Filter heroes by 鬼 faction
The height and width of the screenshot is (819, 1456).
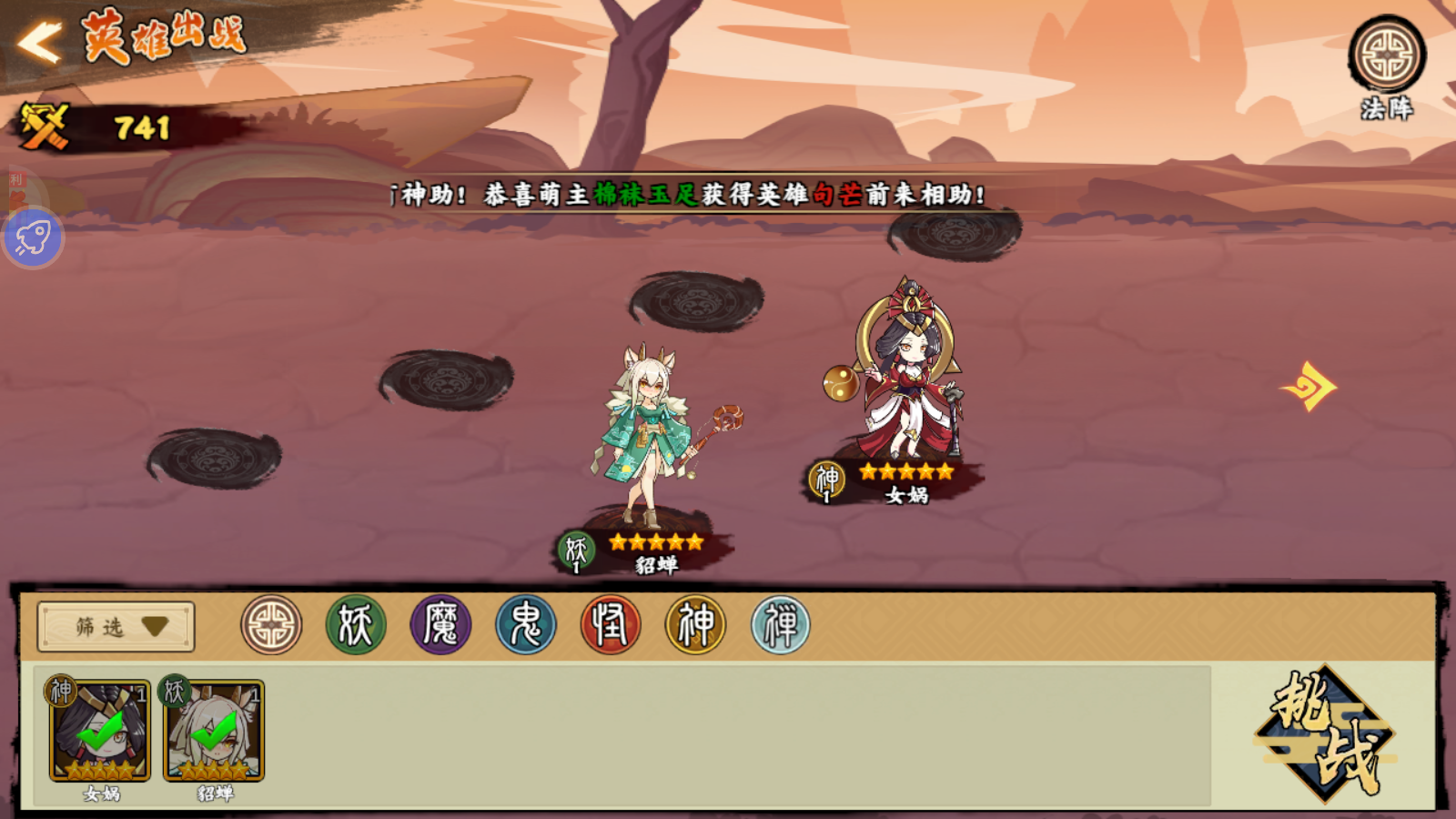(526, 625)
